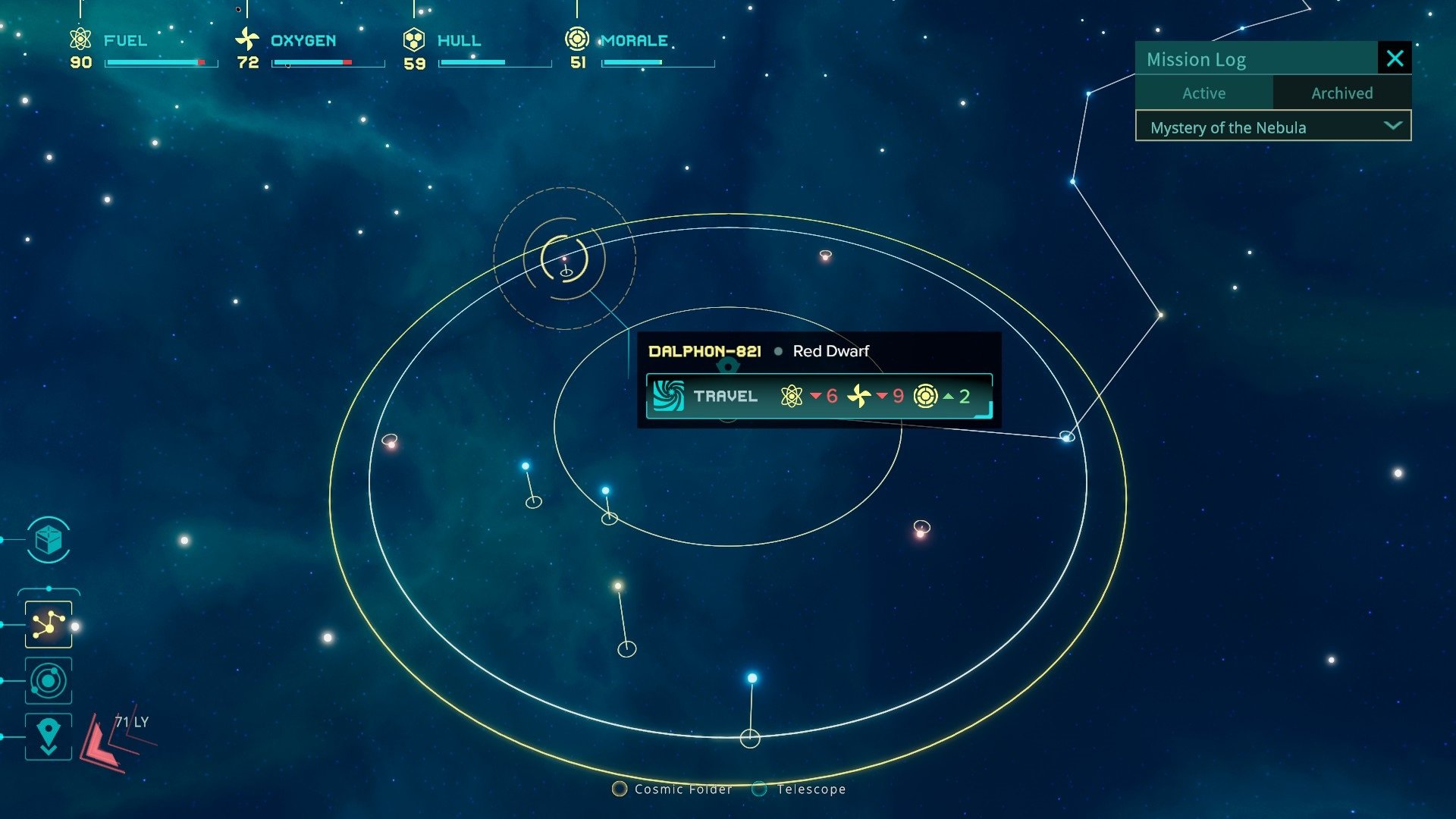Switch to the Archived missions tab
Screen dimensions: 1456x819
pos(1342,93)
